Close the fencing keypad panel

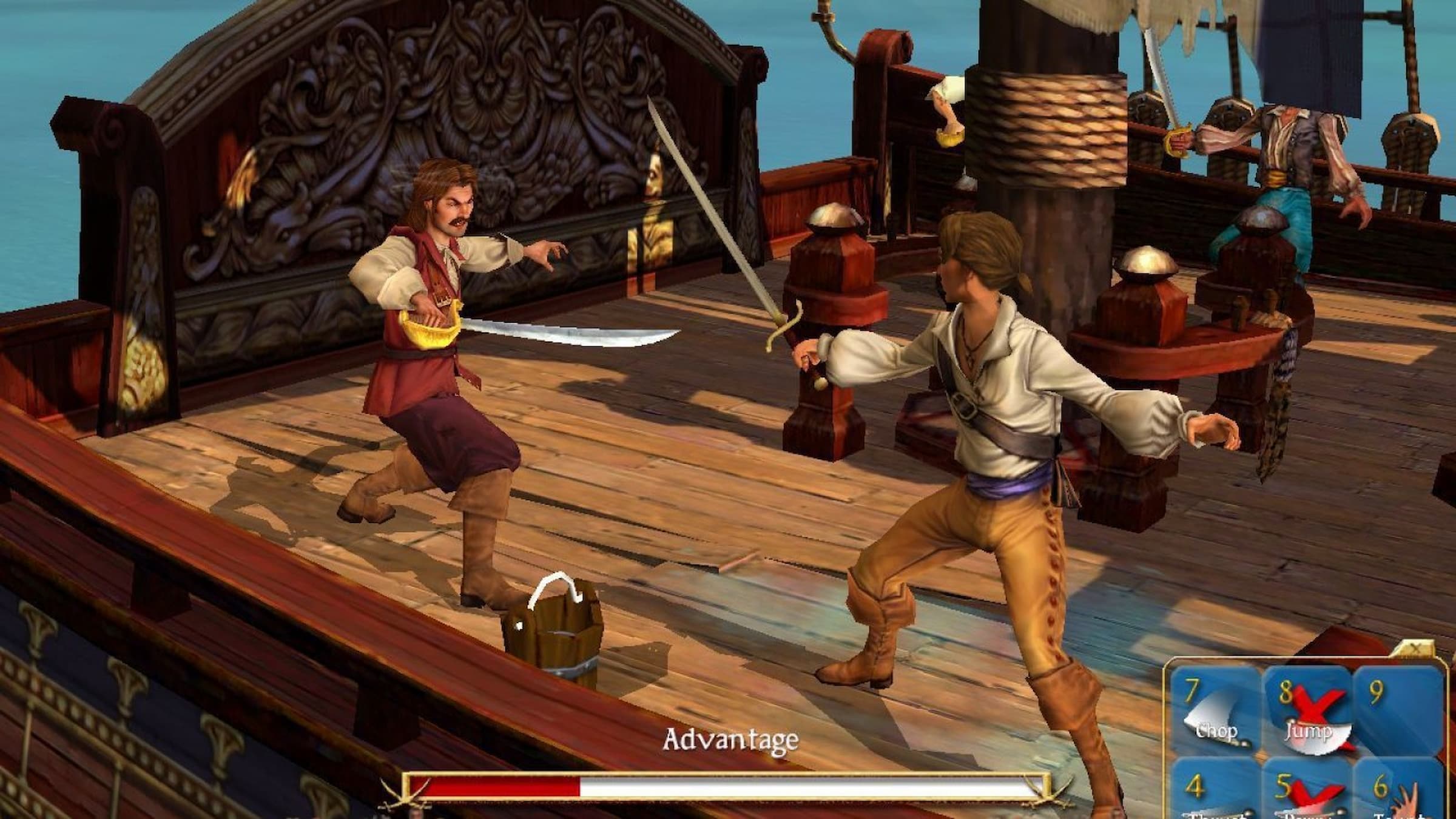click(1415, 649)
